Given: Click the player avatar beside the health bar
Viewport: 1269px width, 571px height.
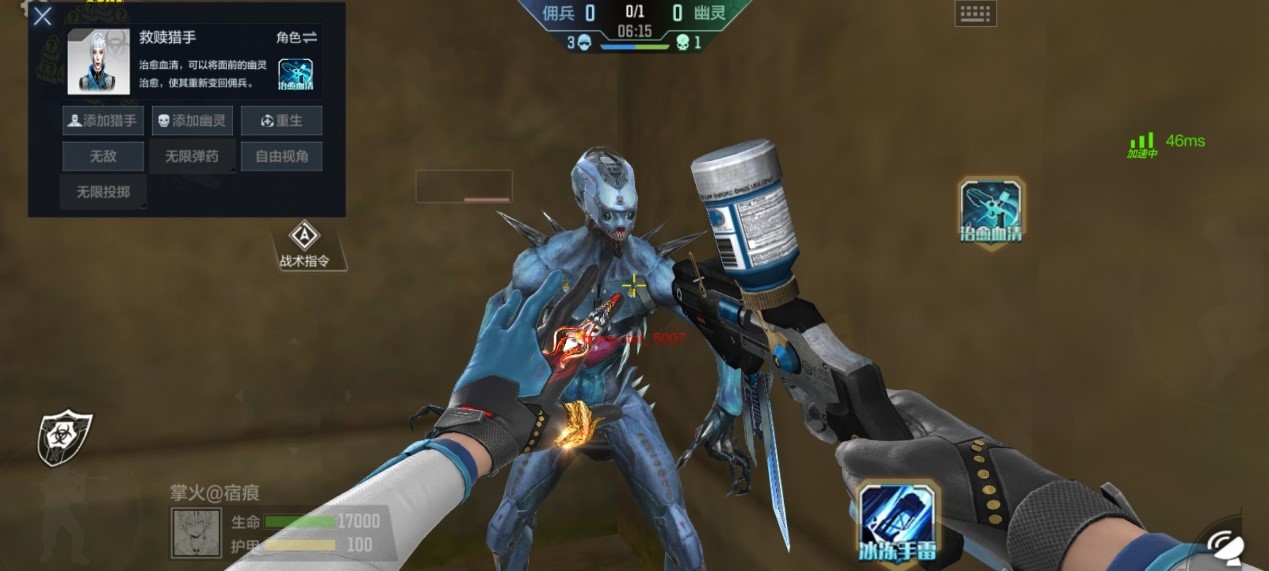Looking at the screenshot, I should click(x=197, y=533).
